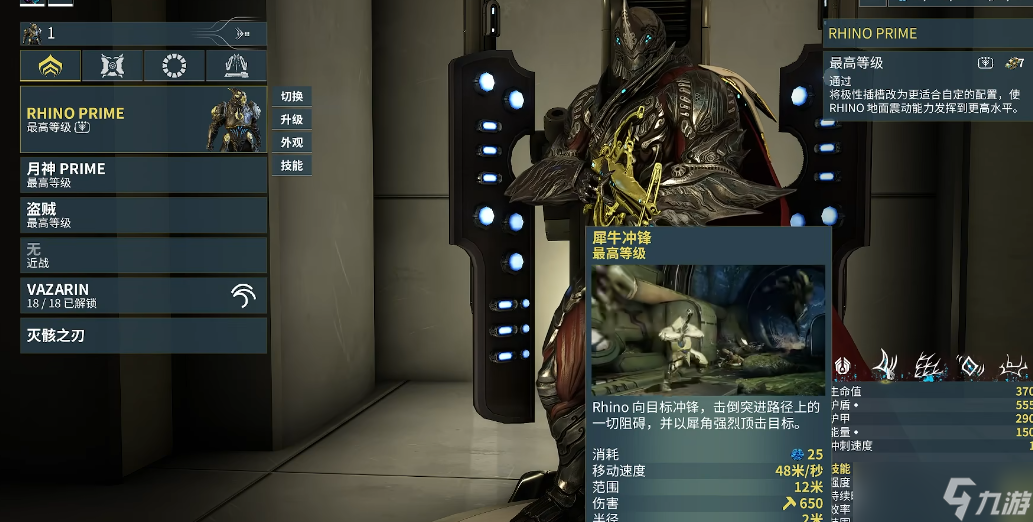Viewport: 1033px width, 522px height.
Task: Switch to the second loadout tab with star emblem
Action: [112, 66]
